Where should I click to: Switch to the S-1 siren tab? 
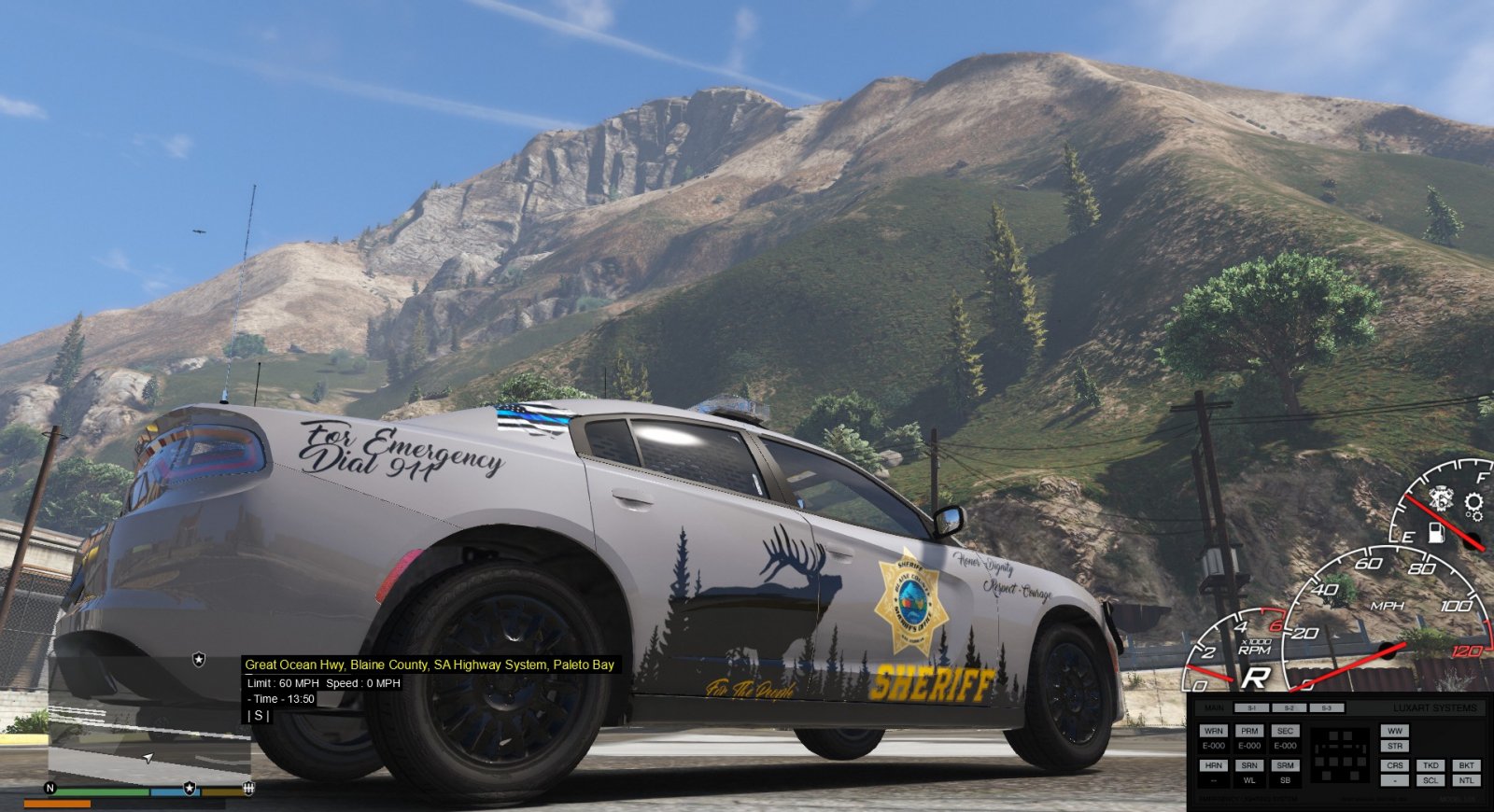coord(1251,708)
